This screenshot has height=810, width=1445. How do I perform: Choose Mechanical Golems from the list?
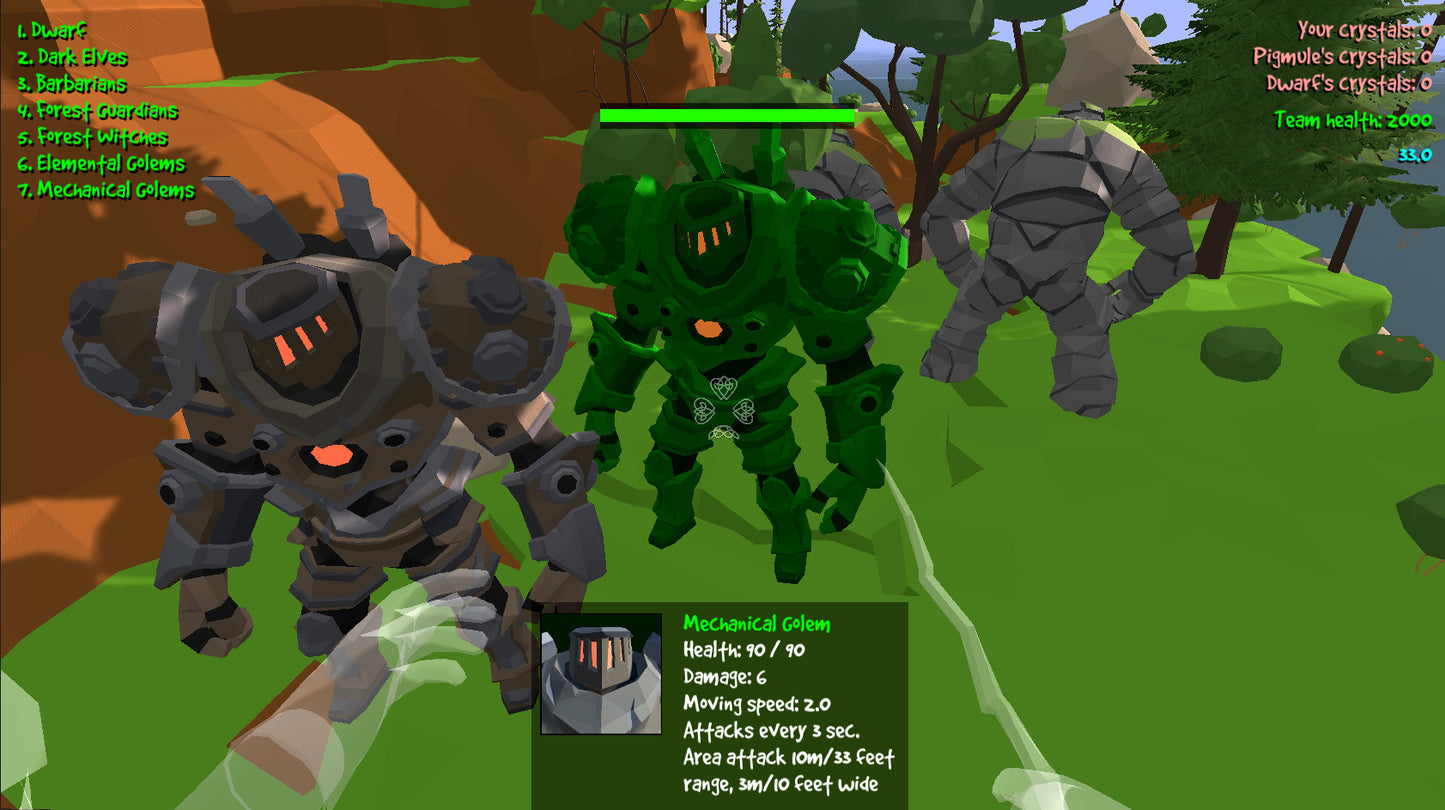[x=106, y=190]
